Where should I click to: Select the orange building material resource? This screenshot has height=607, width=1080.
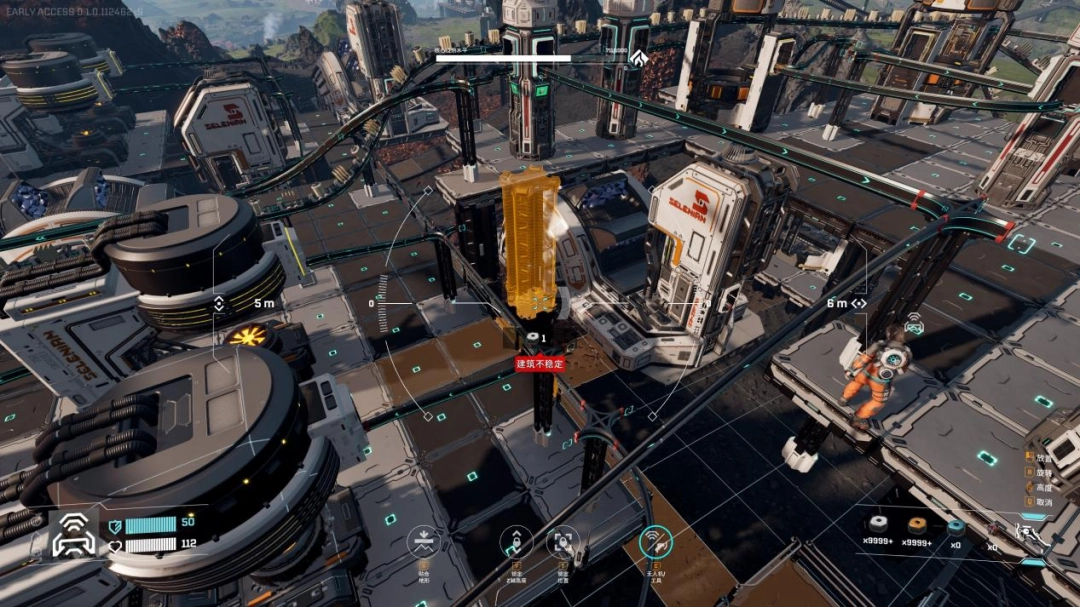pos(916,525)
